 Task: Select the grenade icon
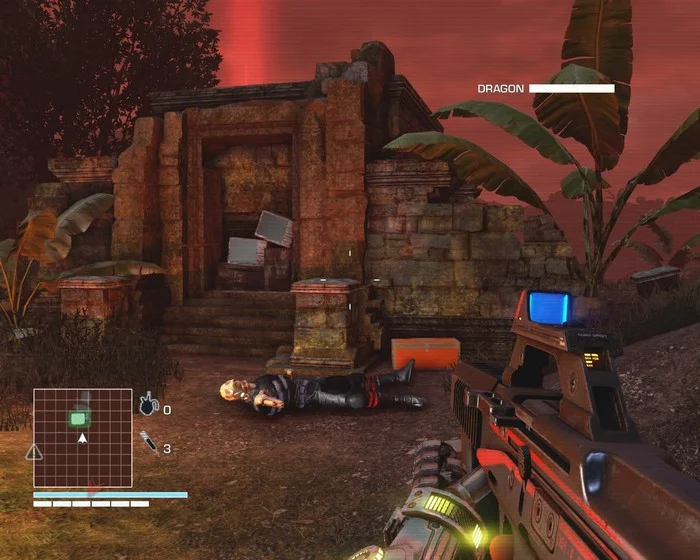pyautogui.click(x=148, y=405)
